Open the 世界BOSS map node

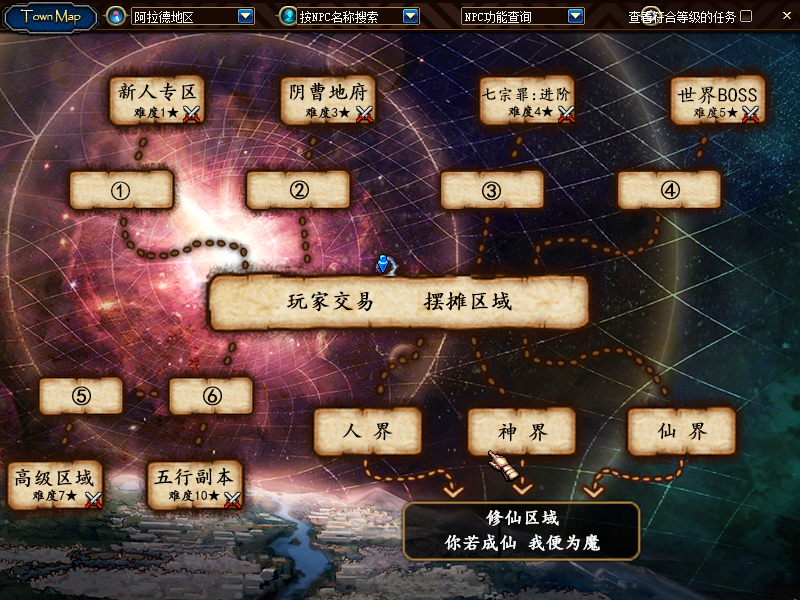click(717, 101)
